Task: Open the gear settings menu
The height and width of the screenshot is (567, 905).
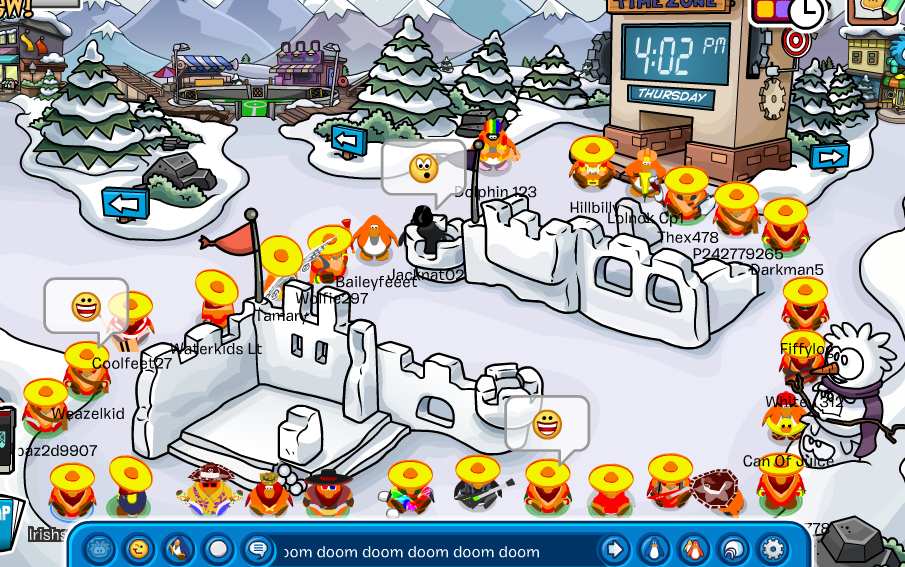Action: pyautogui.click(x=772, y=549)
